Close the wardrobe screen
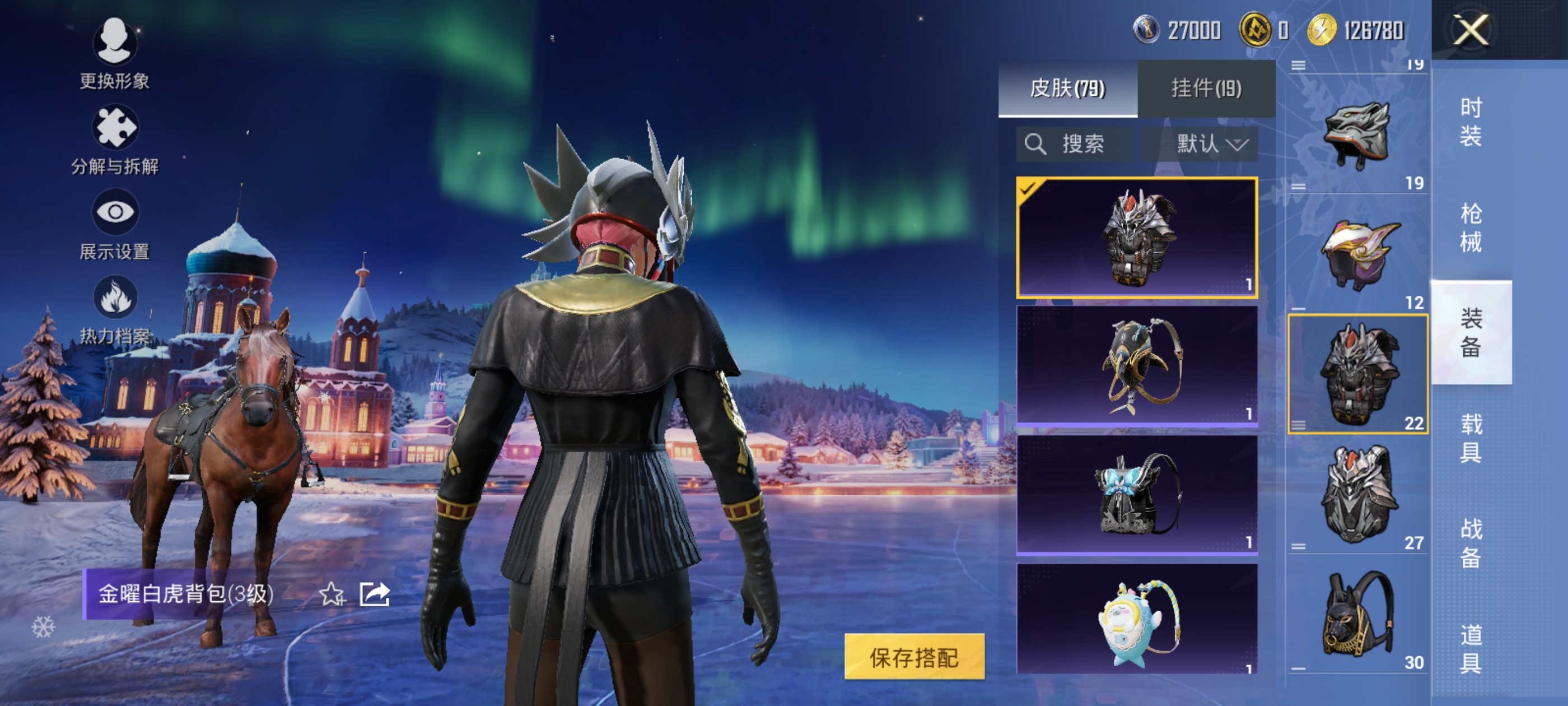The height and width of the screenshot is (706, 1568). click(1471, 30)
